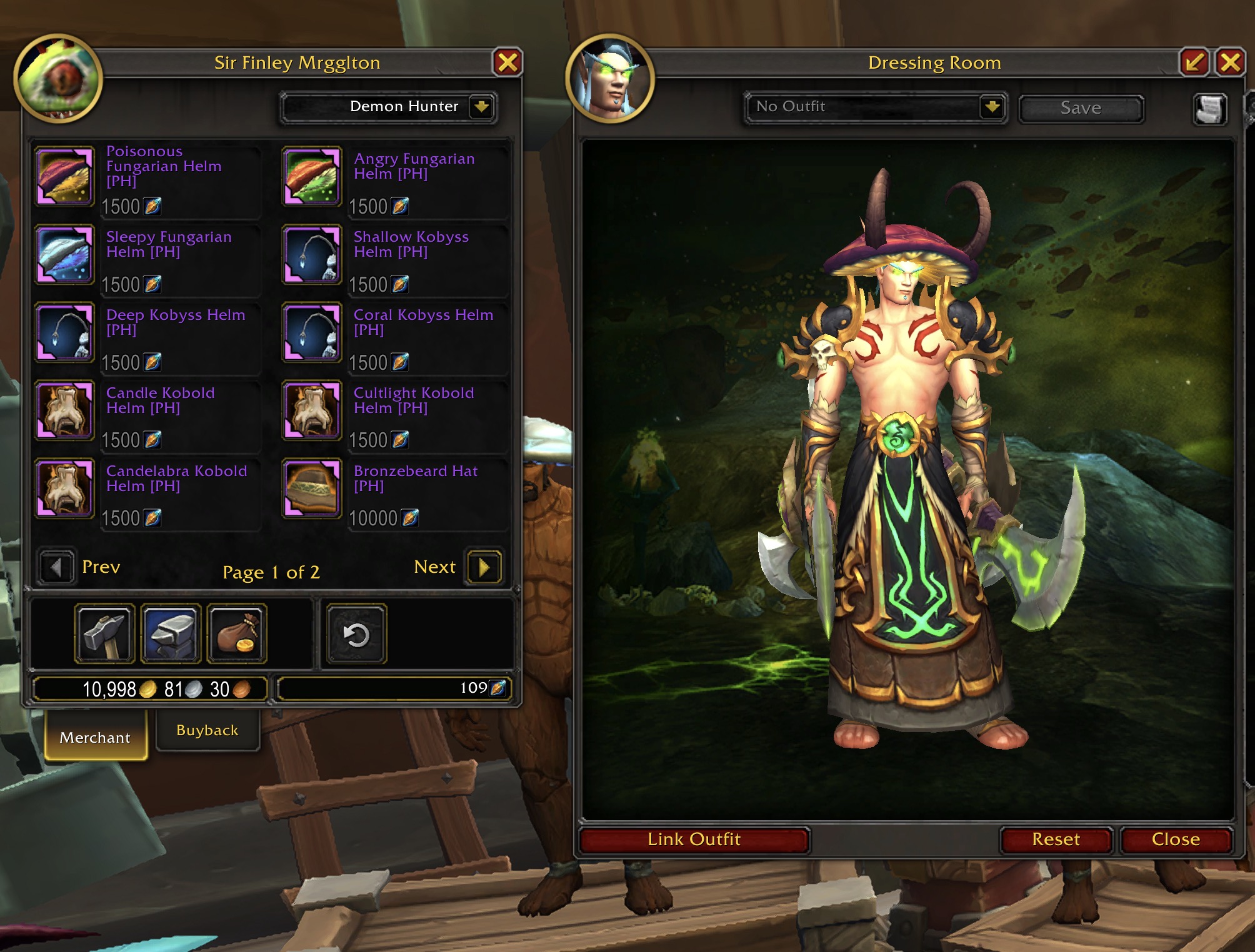Open the No Outfit dropdown
Screen dimensions: 1255x952
992,107
